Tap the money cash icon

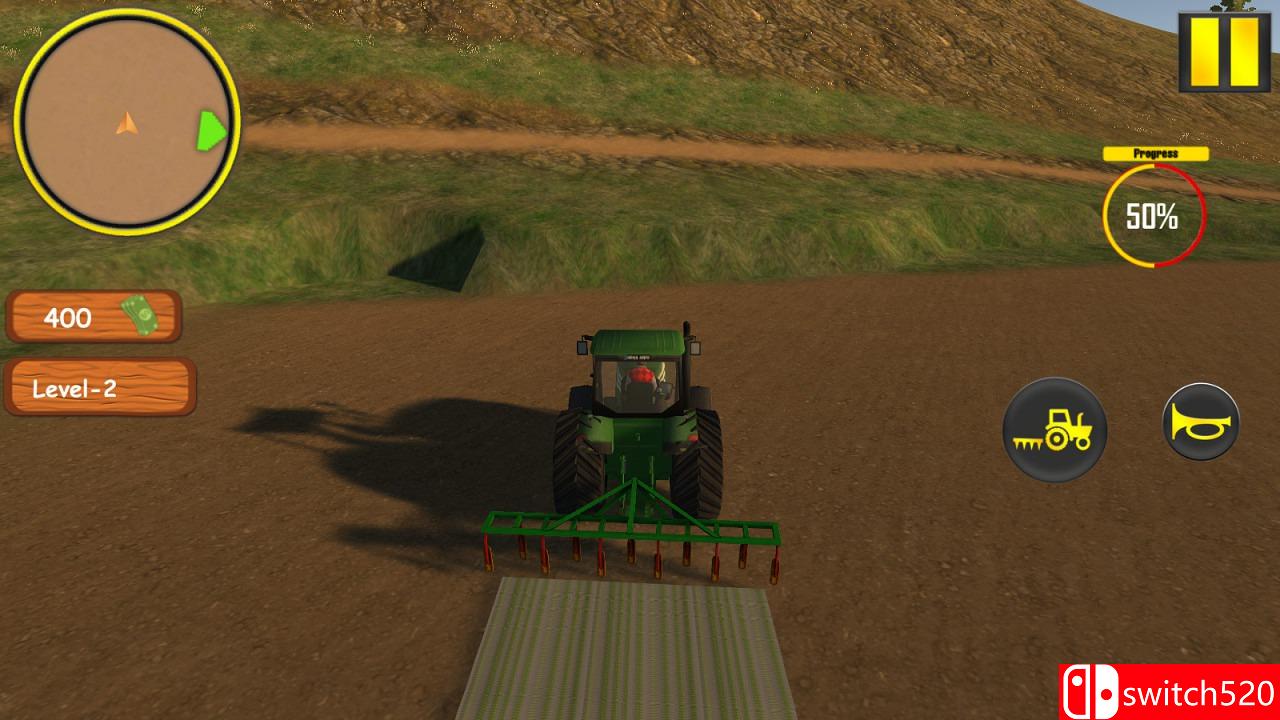[x=142, y=315]
